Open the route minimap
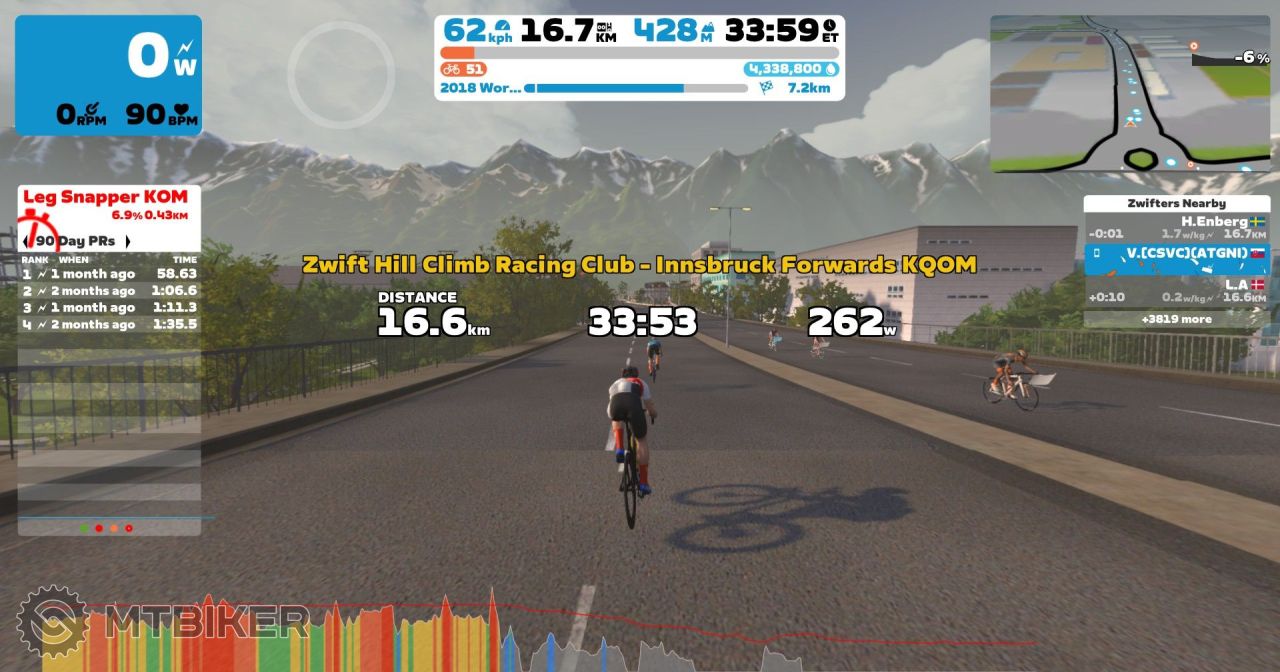 pyautogui.click(x=1132, y=93)
